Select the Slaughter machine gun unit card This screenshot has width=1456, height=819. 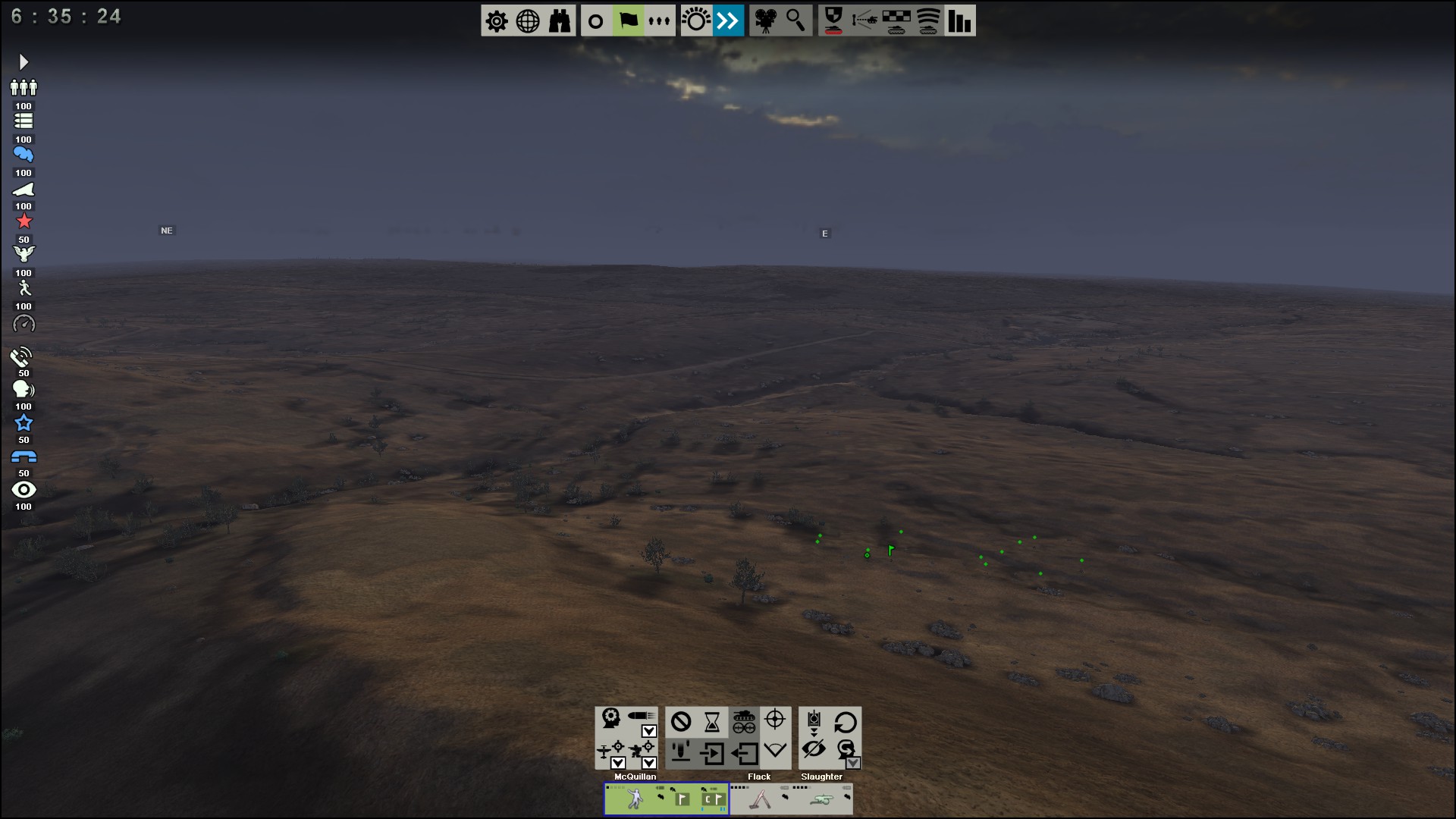pos(822,799)
